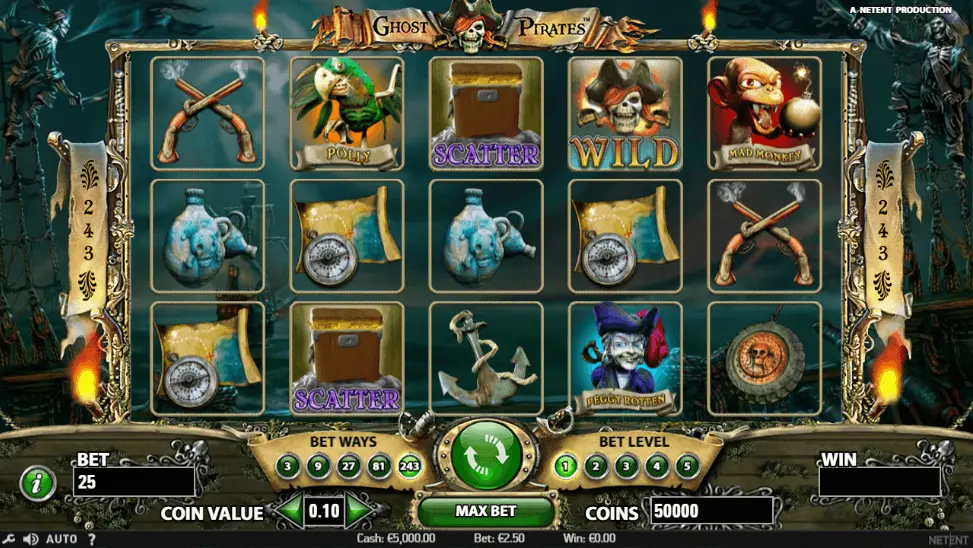Choose 81 bet ways
The image size is (973, 548).
(x=379, y=466)
